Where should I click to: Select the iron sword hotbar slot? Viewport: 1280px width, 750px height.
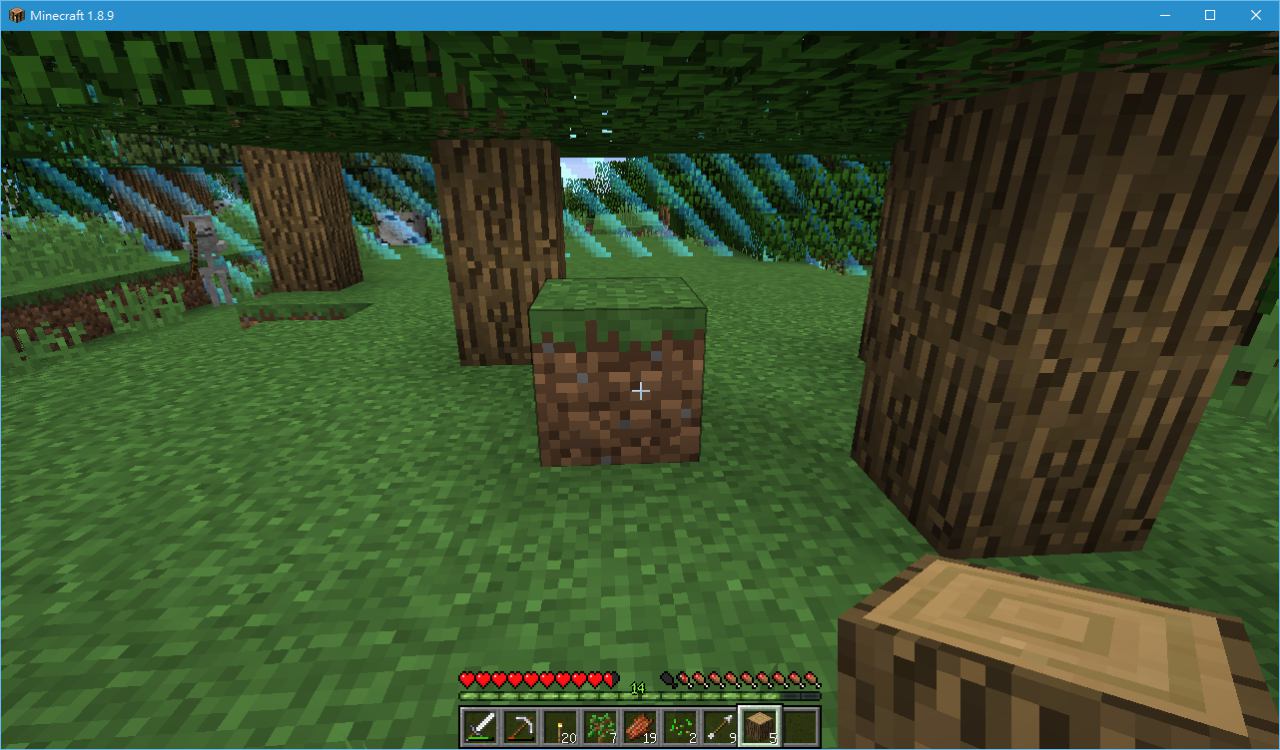click(x=480, y=725)
